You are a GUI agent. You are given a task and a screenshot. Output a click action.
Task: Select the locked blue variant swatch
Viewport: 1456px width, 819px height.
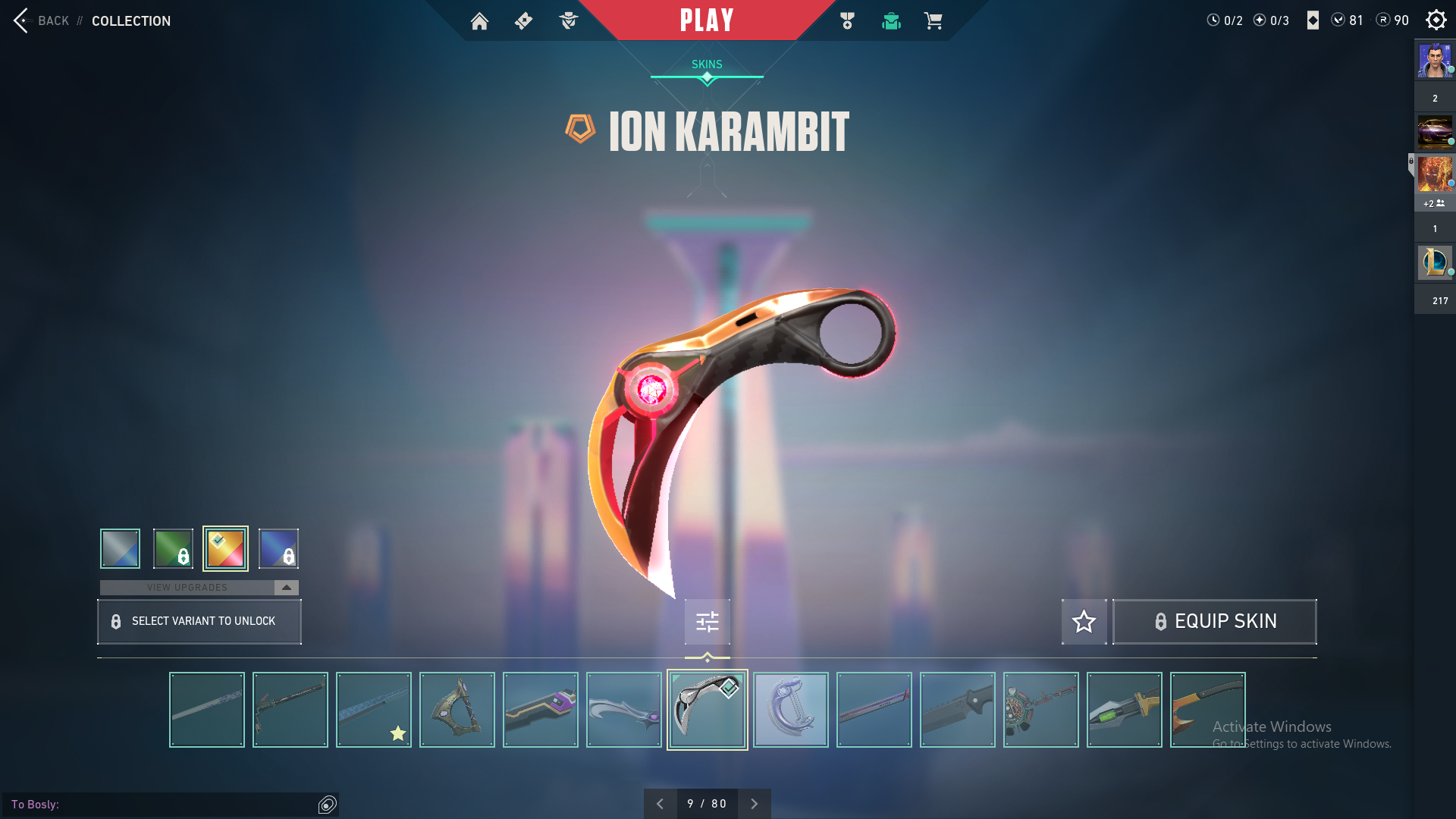pos(278,548)
